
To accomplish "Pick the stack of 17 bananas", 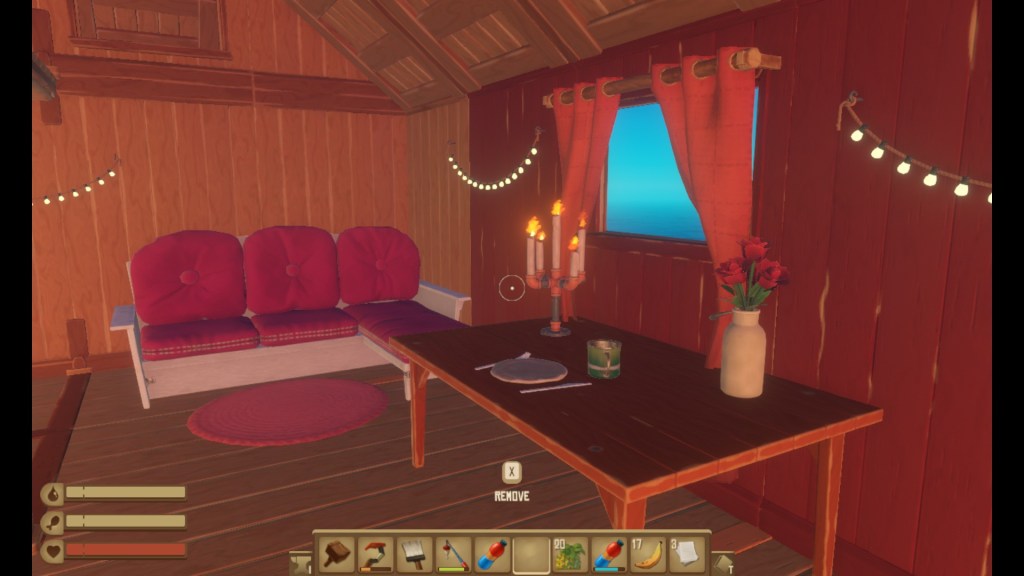I will pos(648,554).
